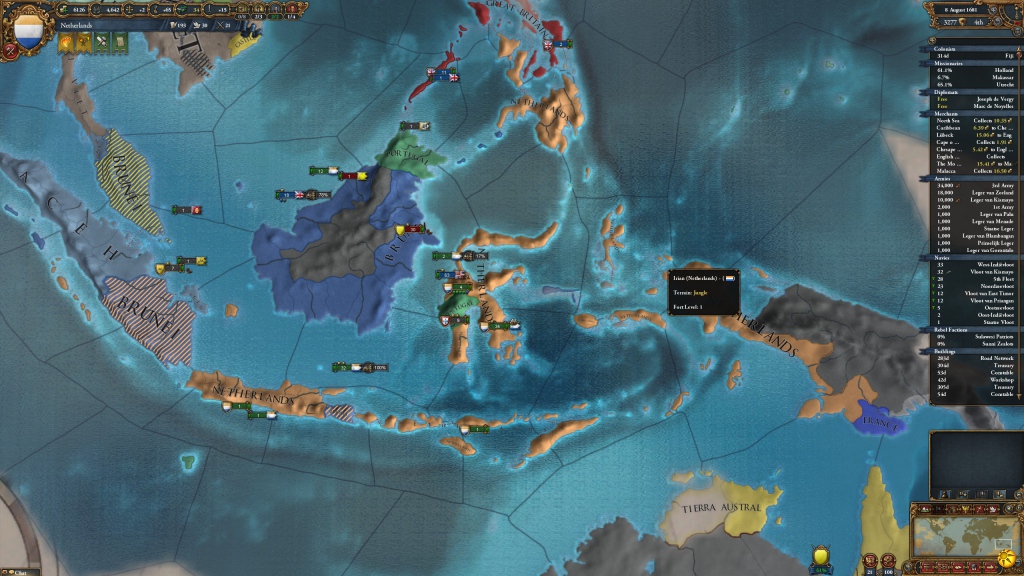Select the Fiji colonist entry
This screenshot has width=1024, height=576.
(x=976, y=56)
